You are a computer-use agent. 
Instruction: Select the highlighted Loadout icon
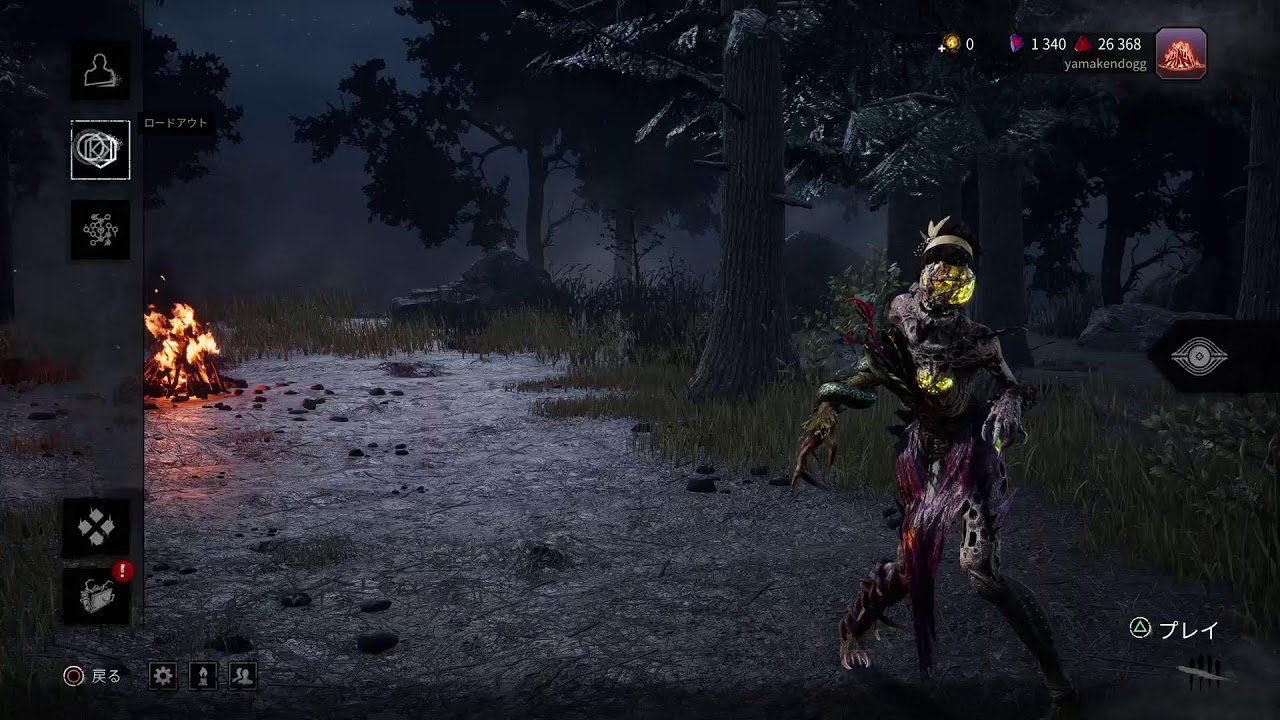100,150
